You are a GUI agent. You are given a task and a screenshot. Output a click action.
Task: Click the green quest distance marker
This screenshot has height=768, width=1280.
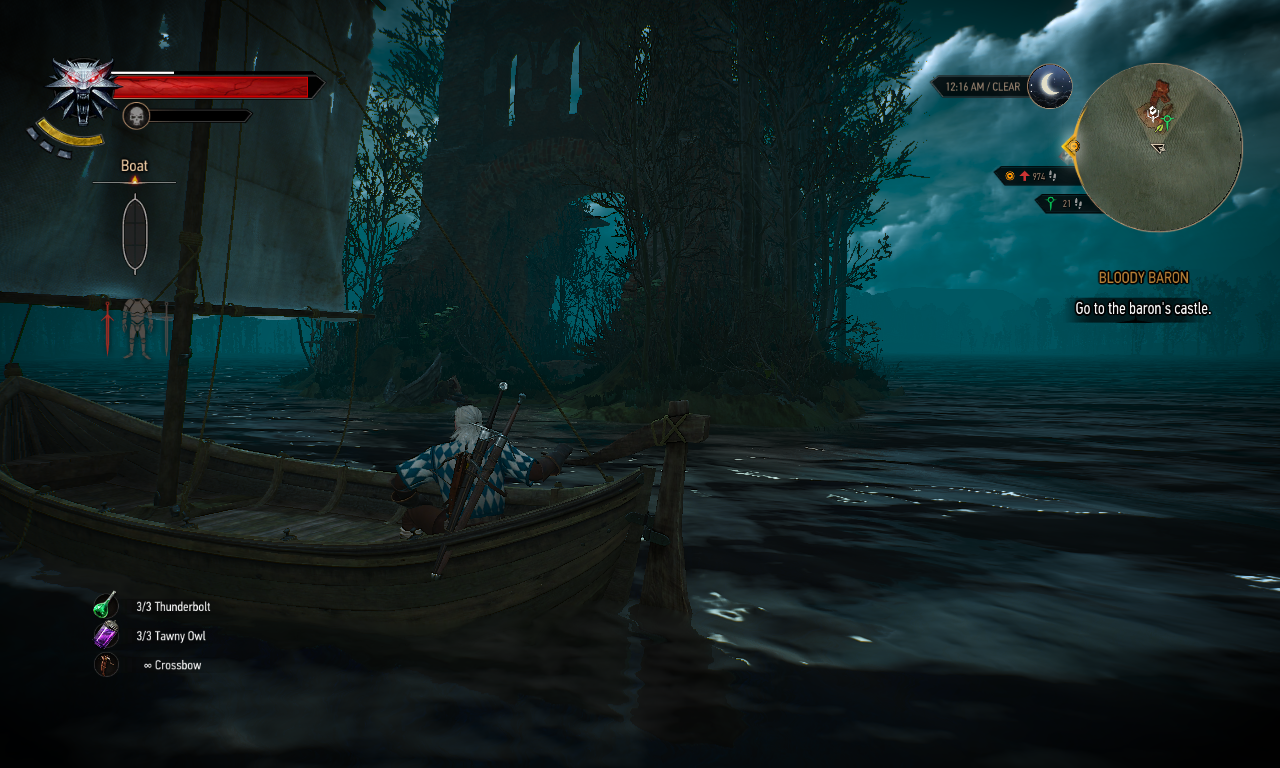click(x=1050, y=203)
